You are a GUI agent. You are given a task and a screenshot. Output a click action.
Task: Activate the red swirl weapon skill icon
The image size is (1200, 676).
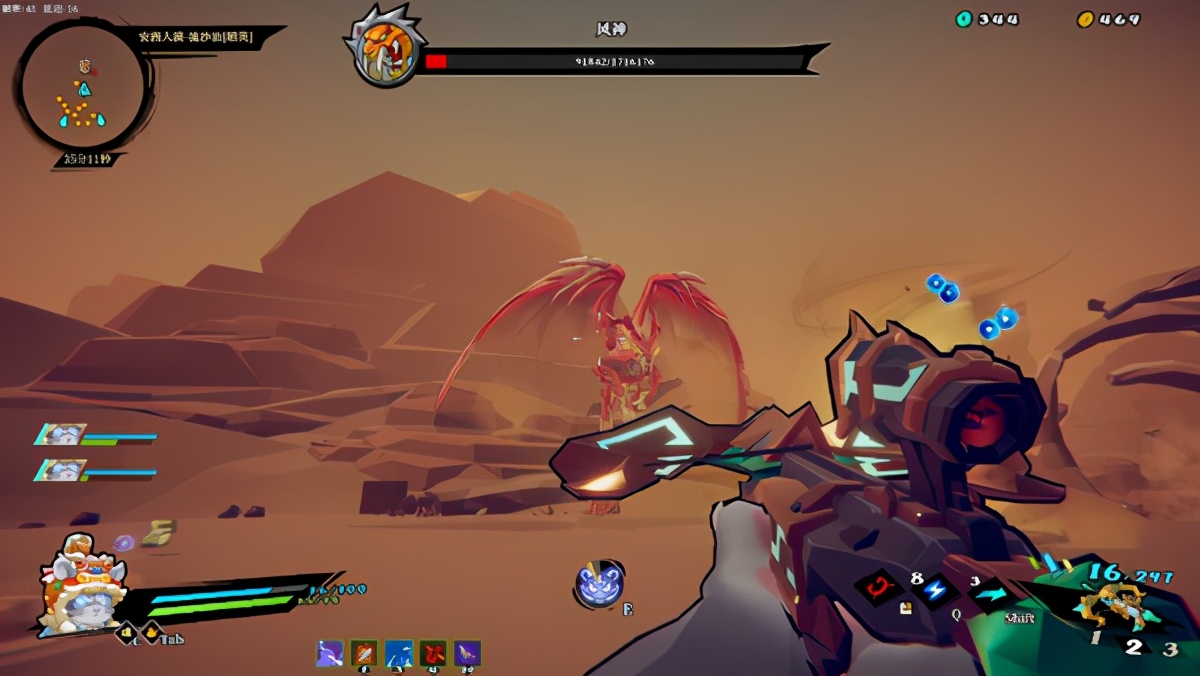[881, 586]
